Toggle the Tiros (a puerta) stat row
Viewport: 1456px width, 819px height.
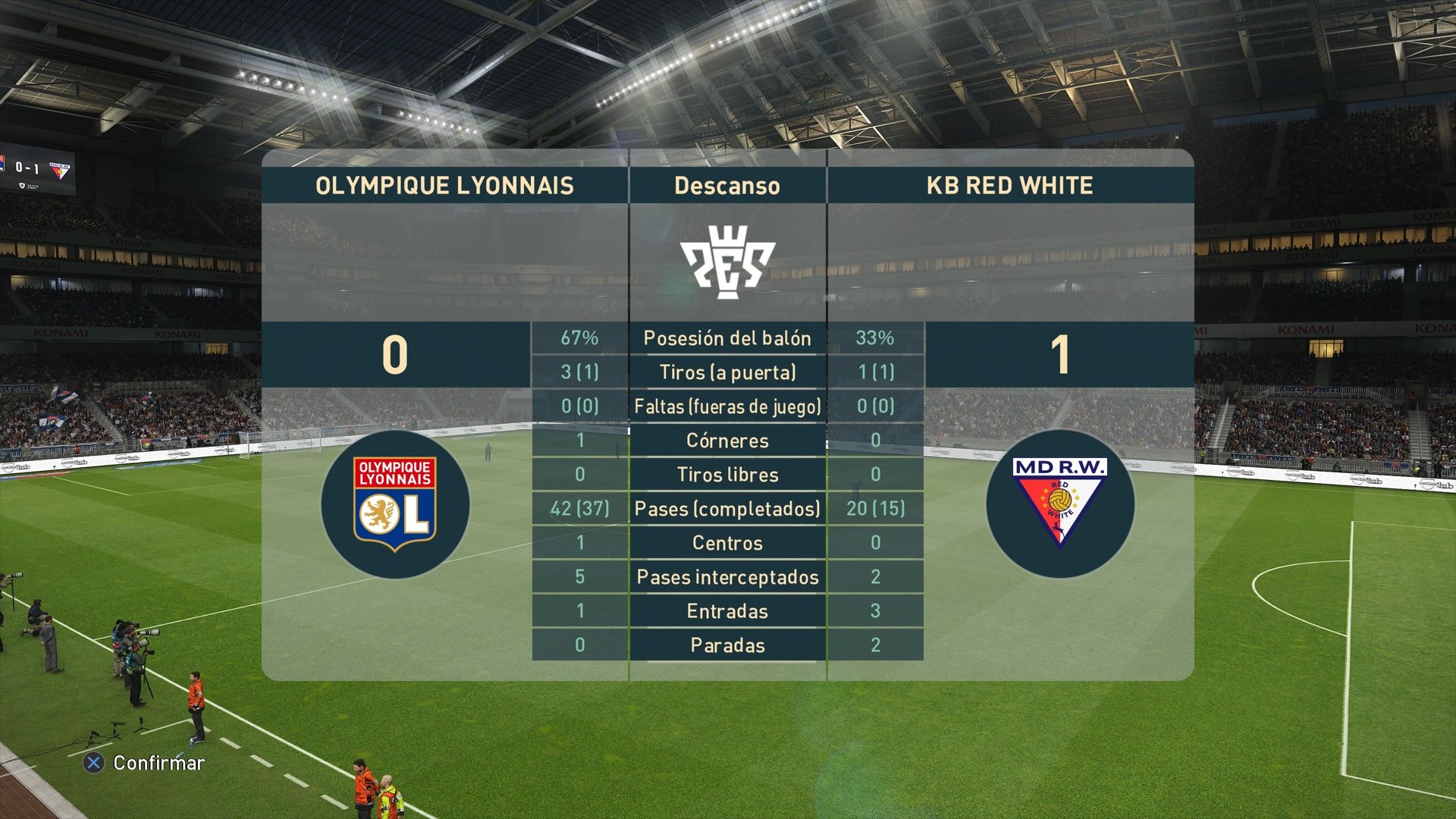pyautogui.click(x=726, y=372)
